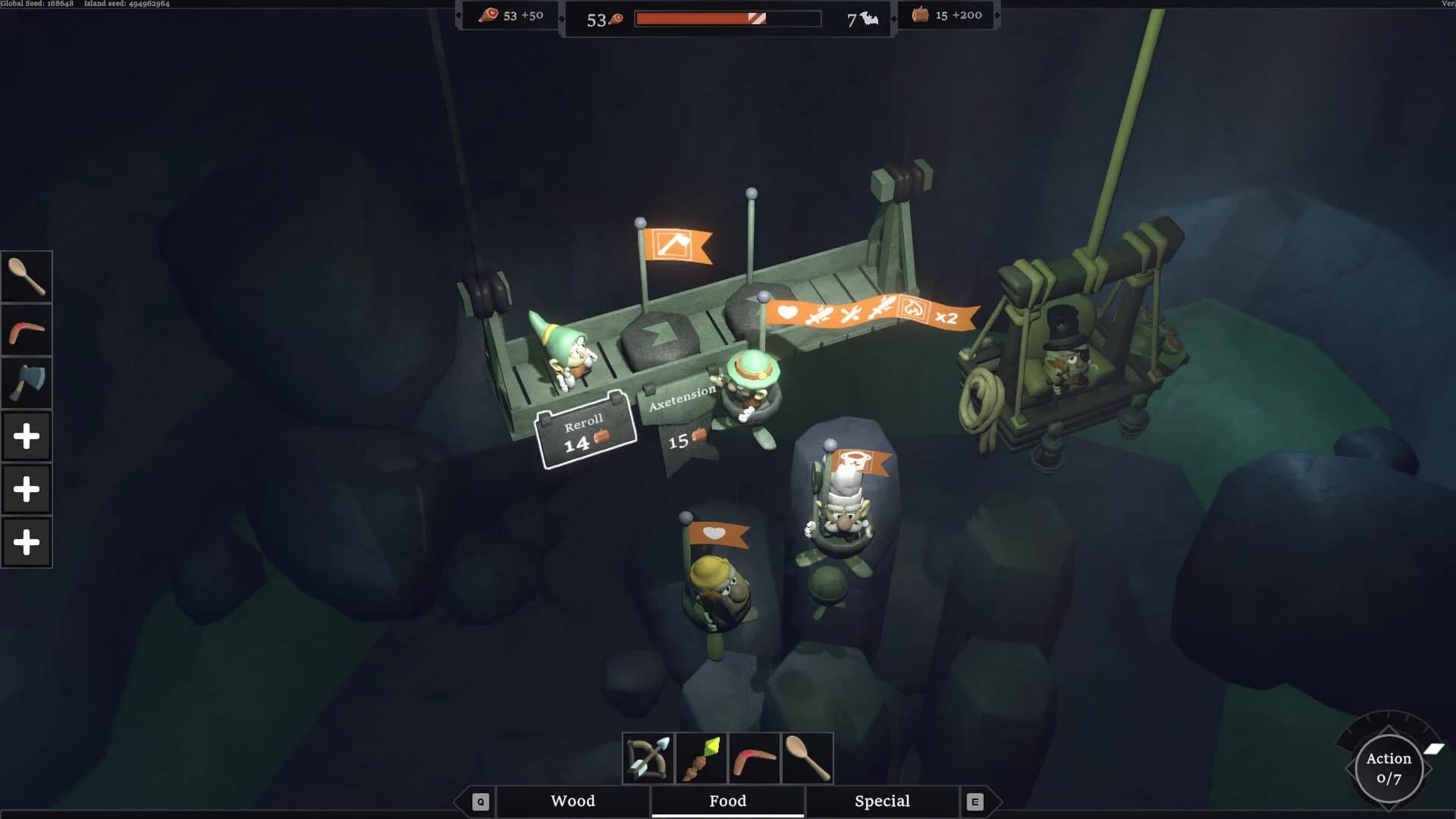The image size is (1456, 819).
Task: Select the spoon in the bottom hotbar
Action: click(x=806, y=756)
